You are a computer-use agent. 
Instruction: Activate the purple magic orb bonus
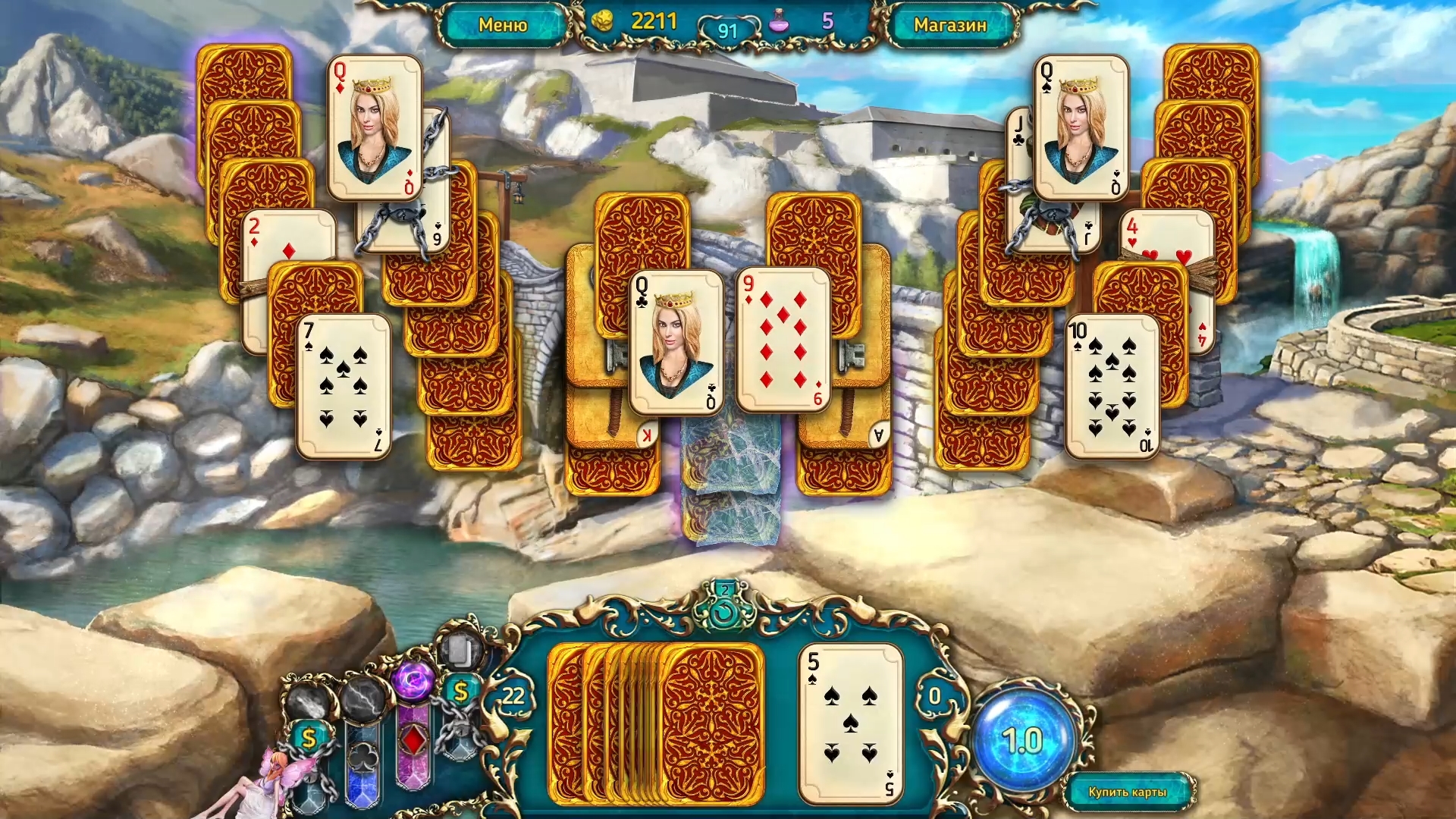coord(413,684)
